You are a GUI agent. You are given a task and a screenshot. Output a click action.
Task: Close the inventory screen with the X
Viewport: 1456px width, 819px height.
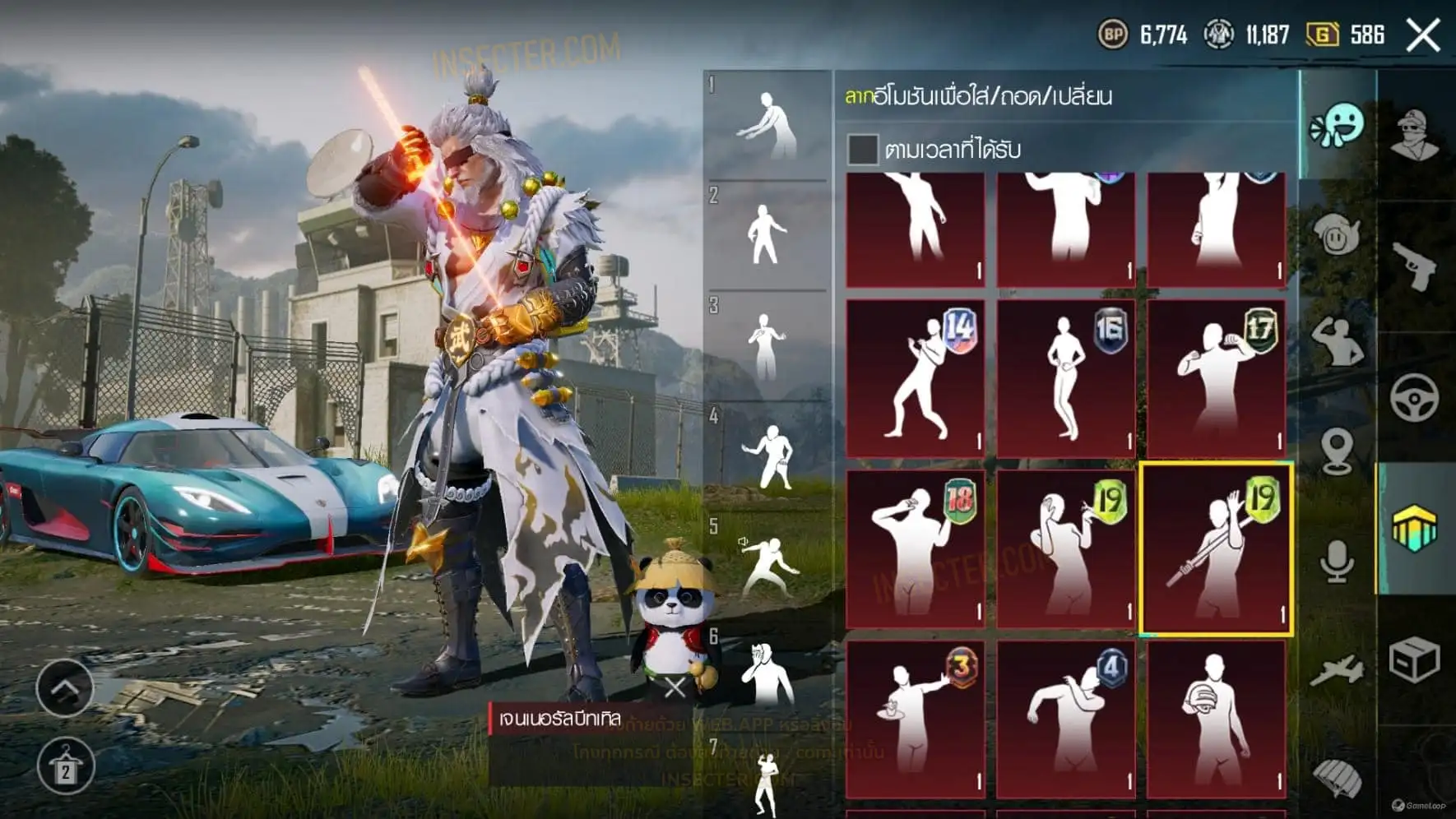click(x=1423, y=35)
